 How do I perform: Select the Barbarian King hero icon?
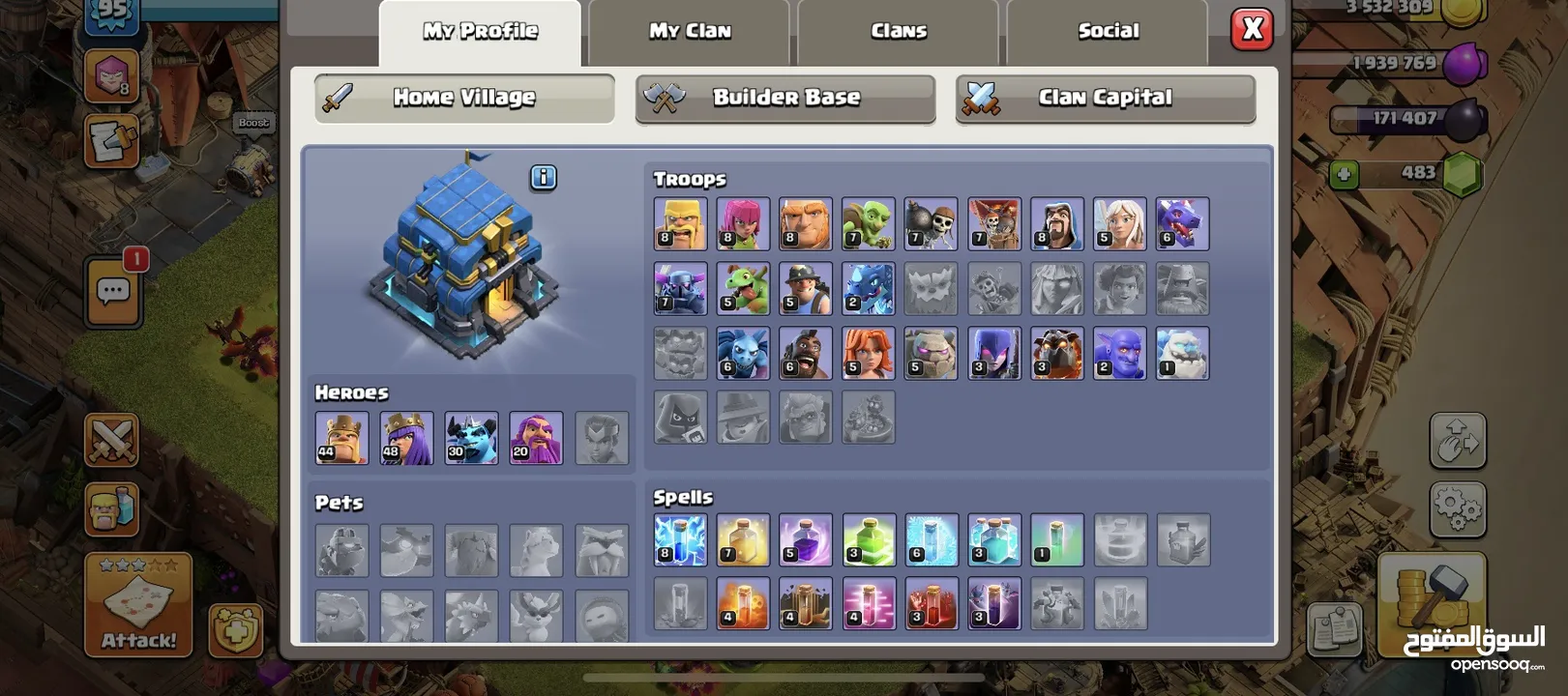click(341, 438)
